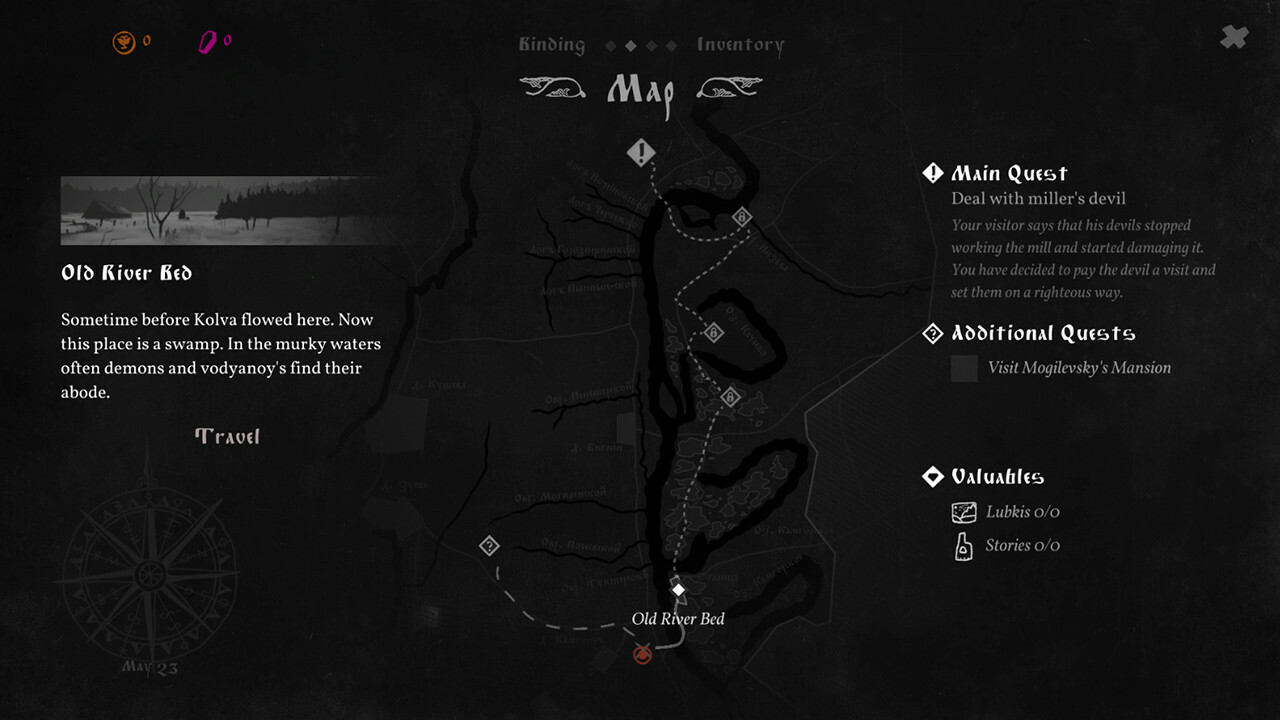Open the Inventory tab

(740, 44)
